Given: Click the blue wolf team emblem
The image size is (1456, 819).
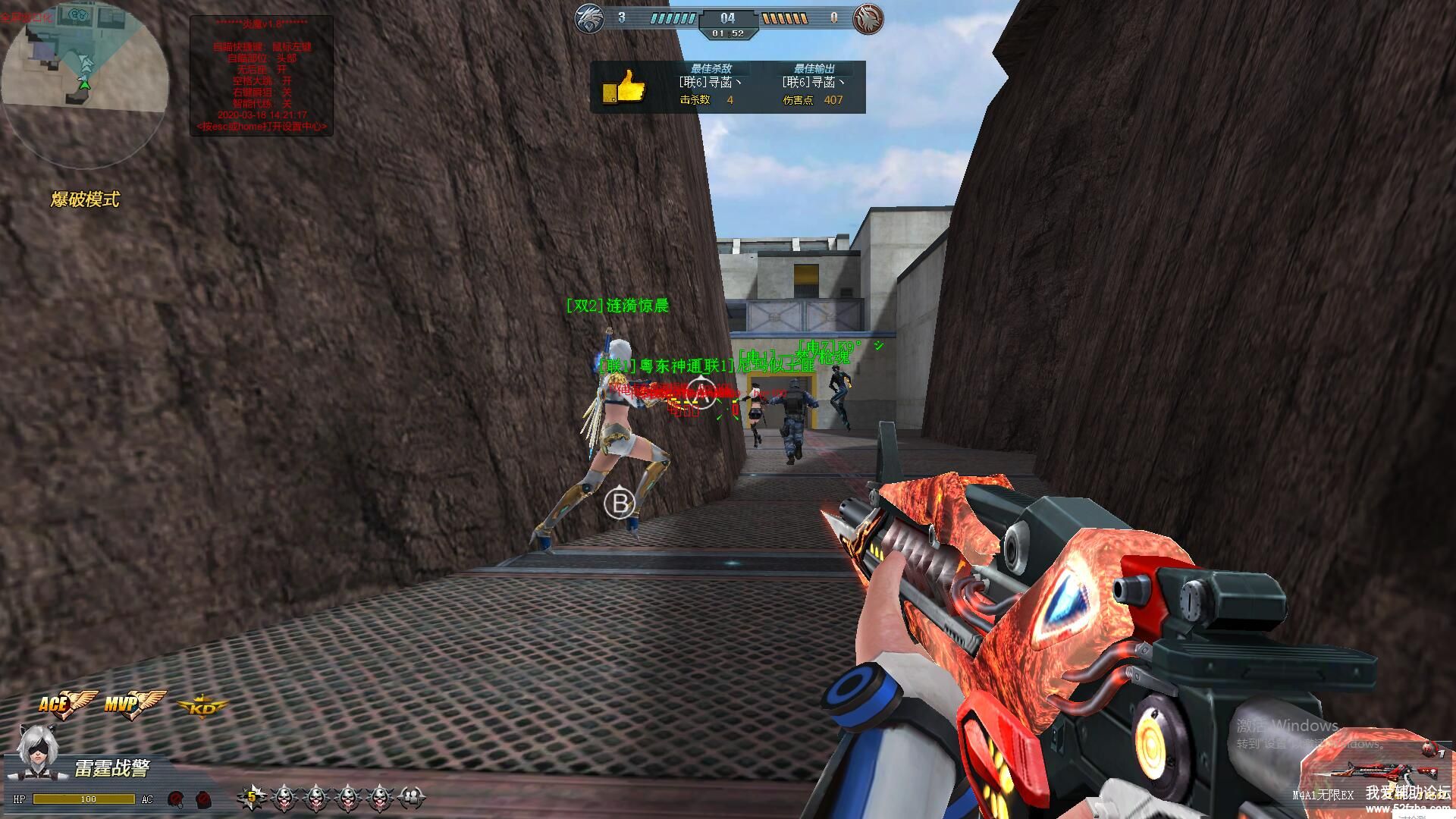Looking at the screenshot, I should 589,18.
